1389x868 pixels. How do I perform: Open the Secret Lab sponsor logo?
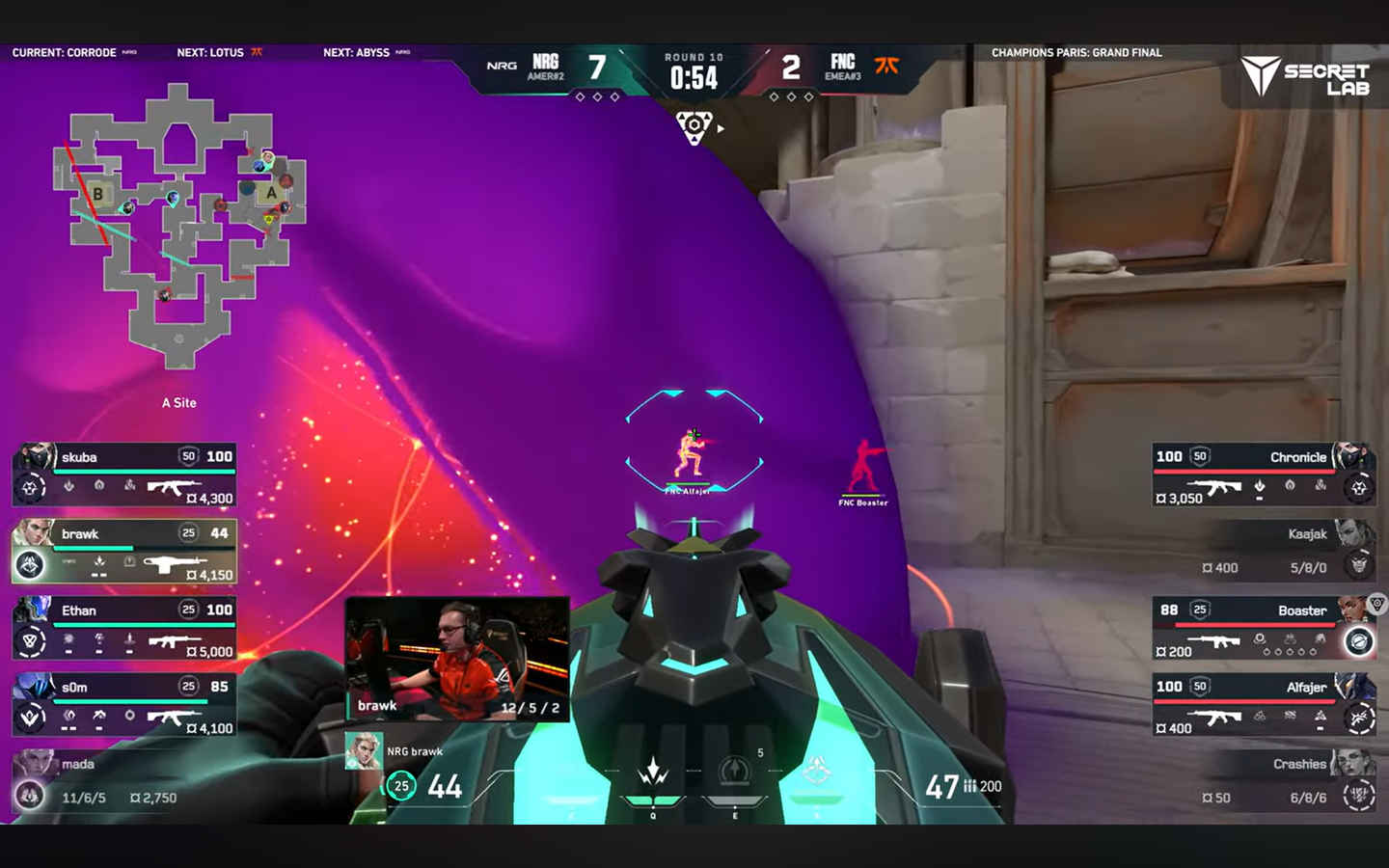pos(1305,76)
